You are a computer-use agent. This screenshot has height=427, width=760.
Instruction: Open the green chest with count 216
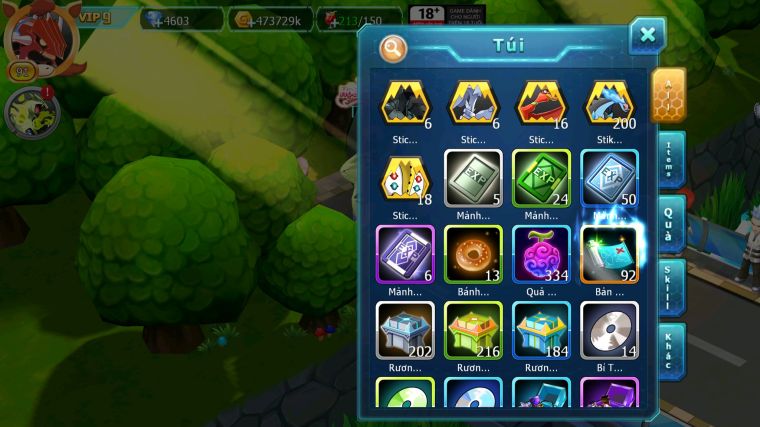tap(473, 330)
